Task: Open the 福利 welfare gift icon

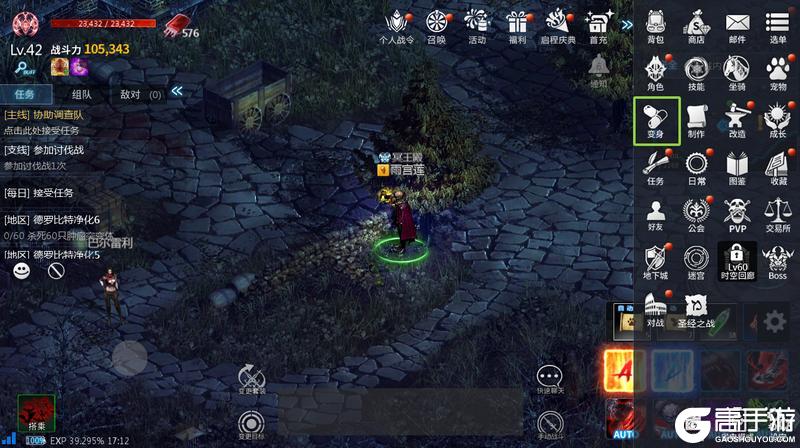Action: 517,26
